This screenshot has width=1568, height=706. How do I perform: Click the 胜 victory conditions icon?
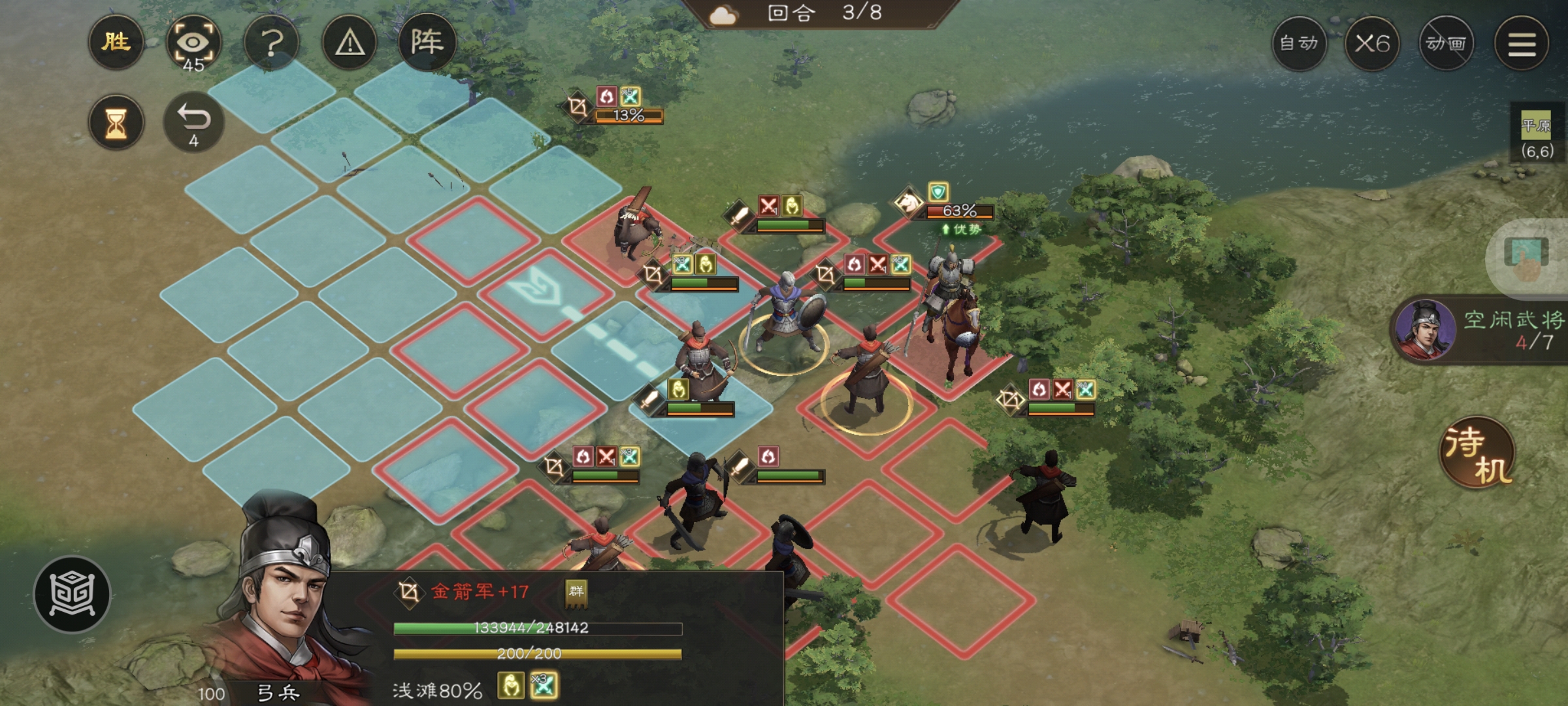click(x=116, y=43)
